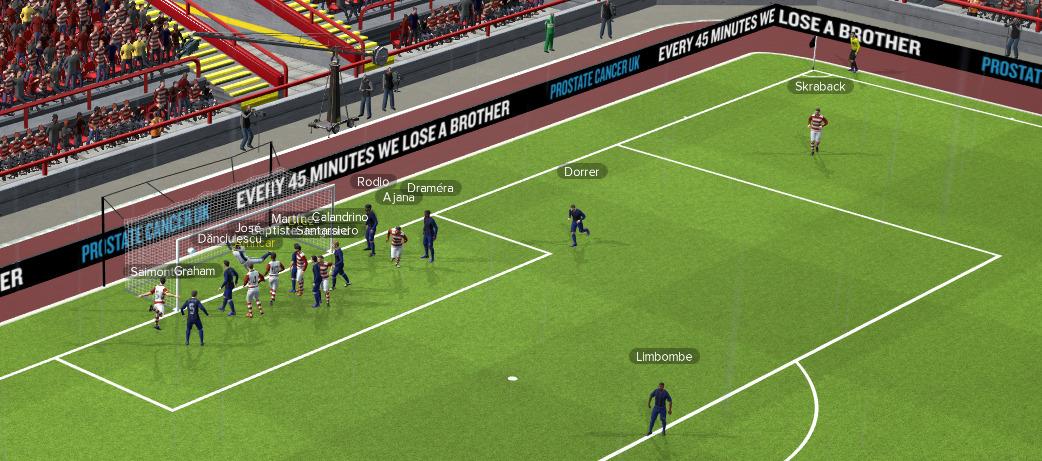
Task: Pick the Rodic player label
Action: (x=372, y=182)
